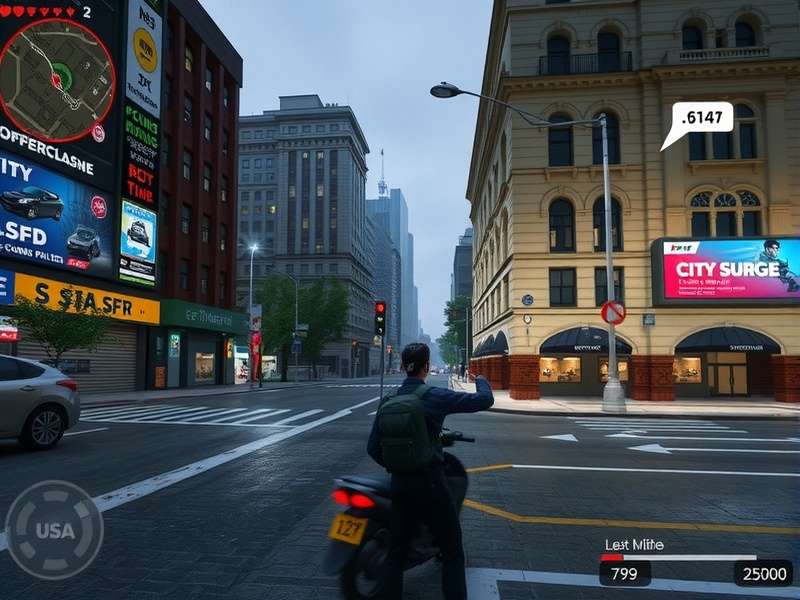Select the red player marker on the minimap

pyautogui.click(x=56, y=79)
